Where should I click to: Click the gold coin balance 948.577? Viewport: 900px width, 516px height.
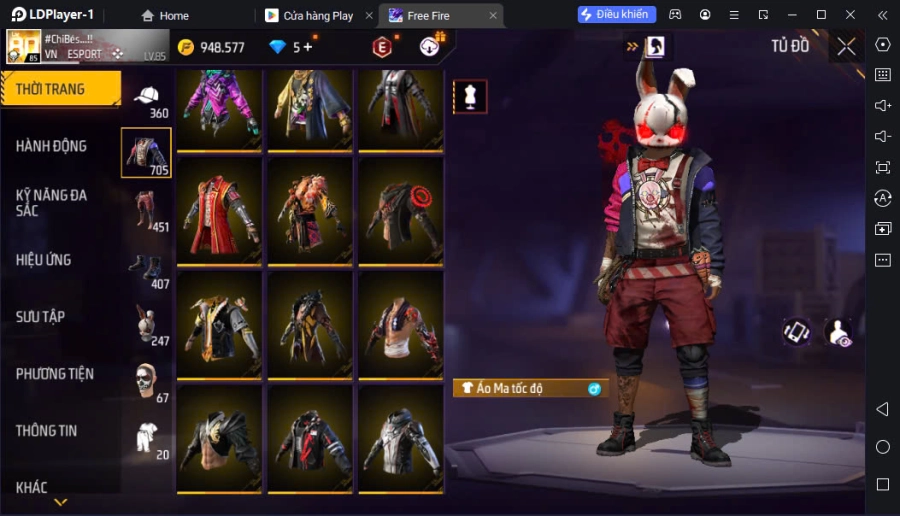[211, 47]
